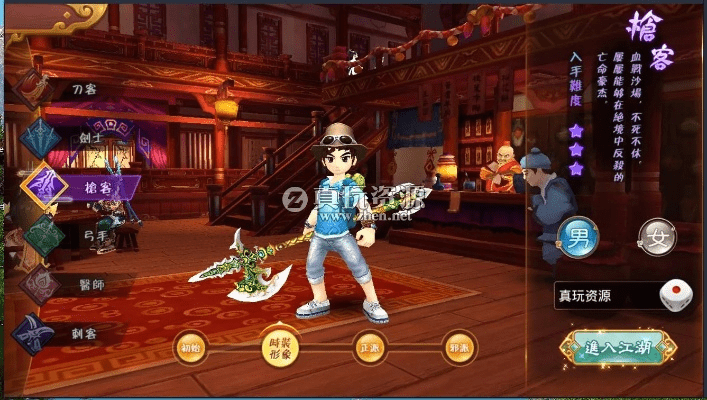
Task: Select female gender 女
Action: coord(657,237)
